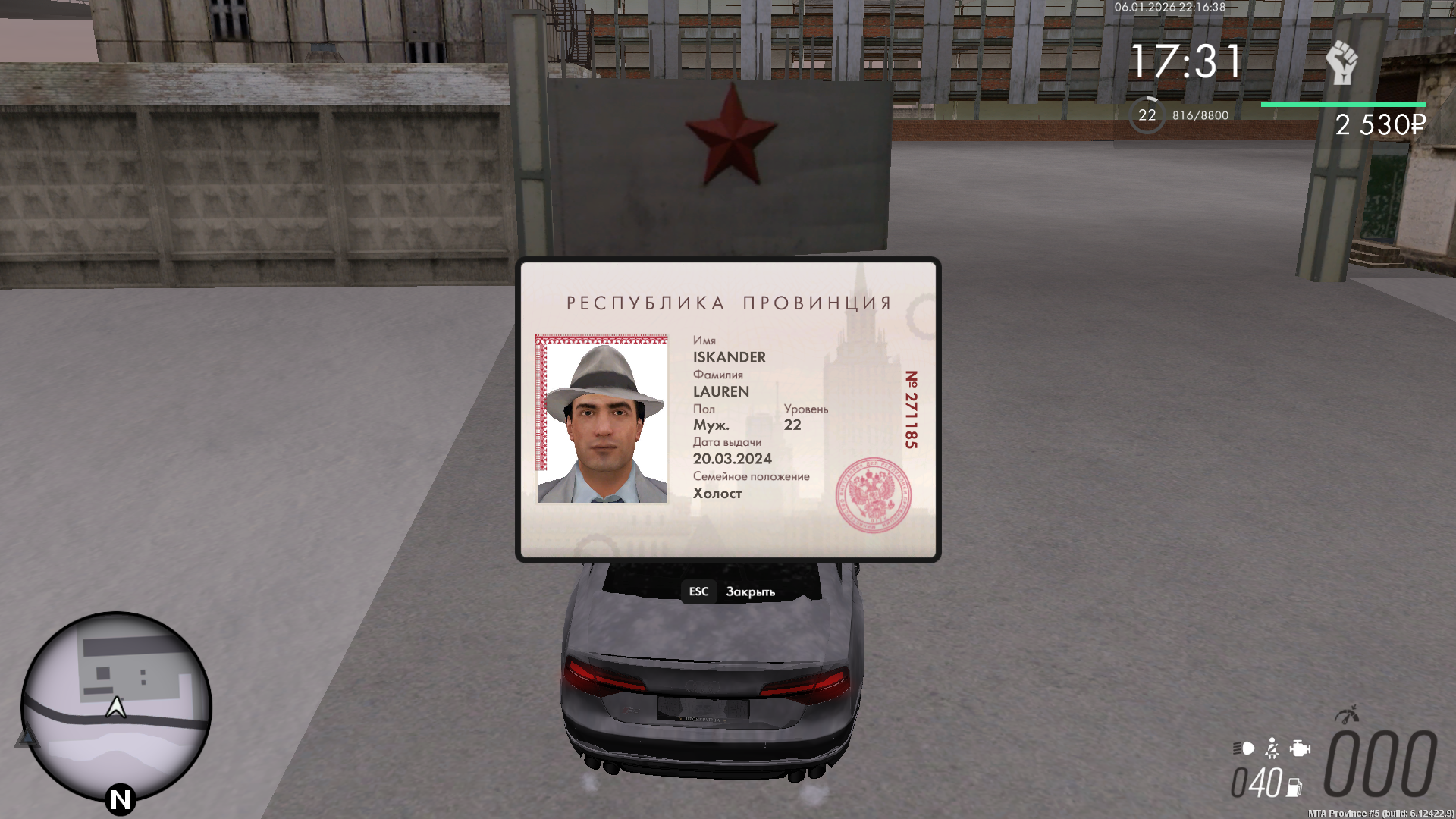Select the passport header РЕСПУБЛИКА ПРОВИНЦИЯ
The height and width of the screenshot is (819, 1456).
pos(729,303)
